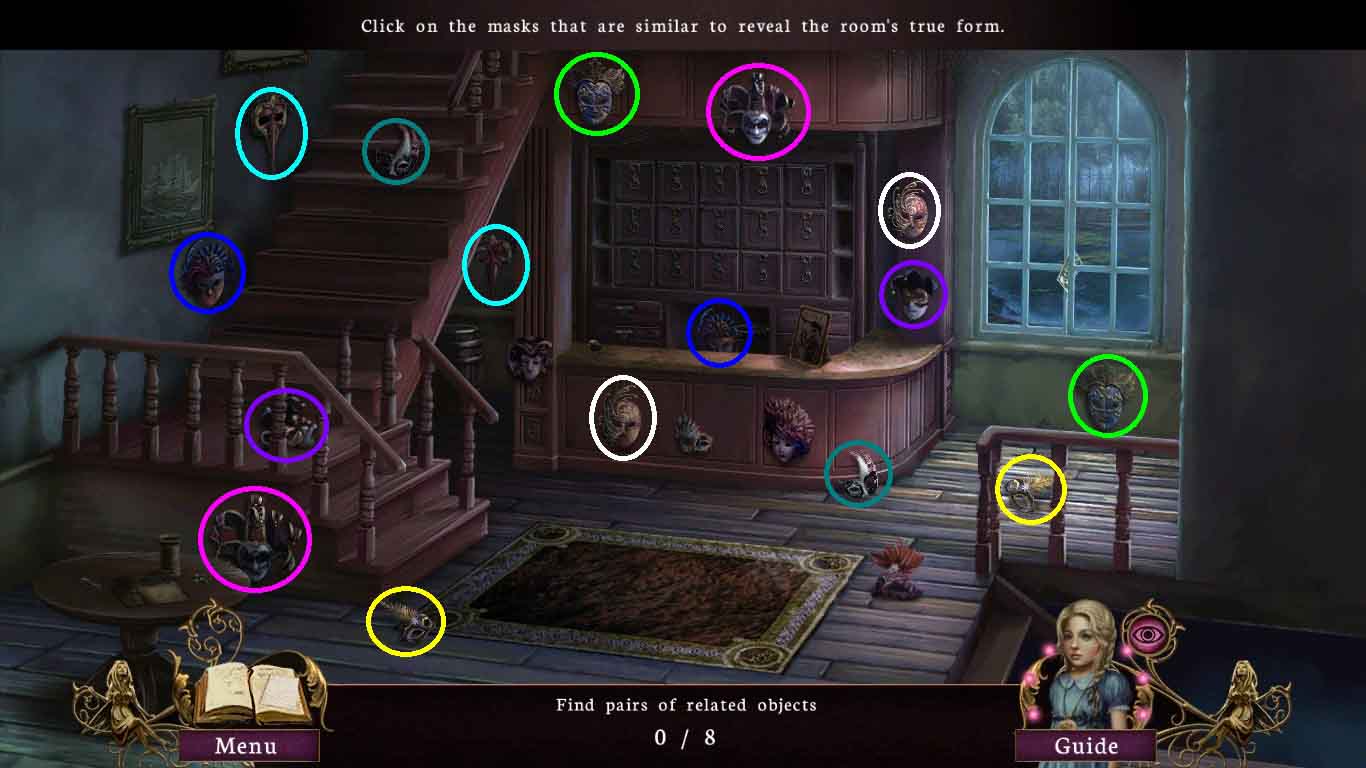Click the jeweled mask inside the green circle above stairs
This screenshot has width=1366, height=768.
(x=597, y=95)
